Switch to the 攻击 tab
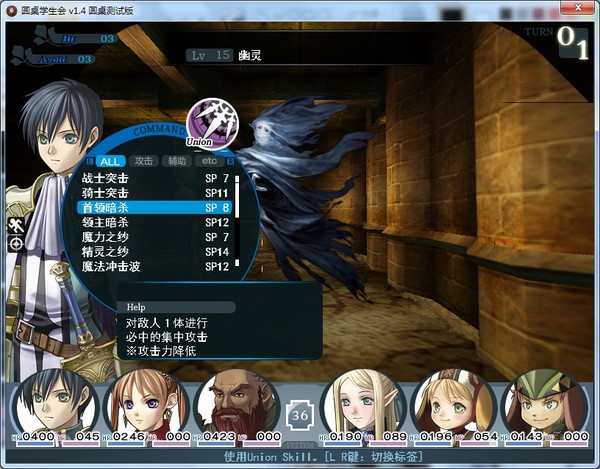The width and height of the screenshot is (600, 469). pos(144,161)
